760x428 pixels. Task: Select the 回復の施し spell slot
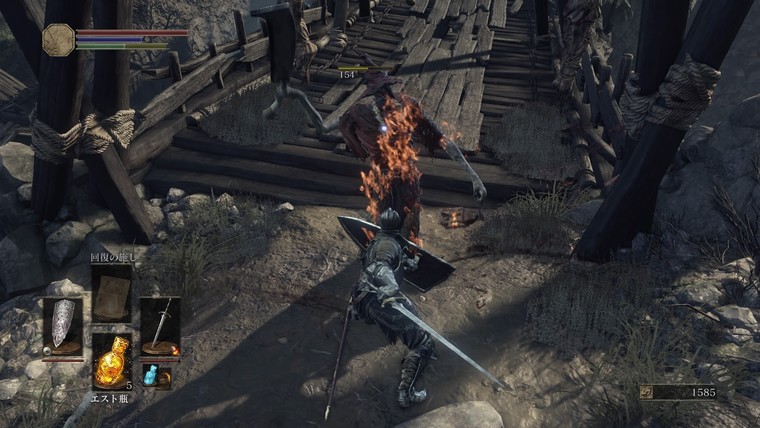[111, 292]
